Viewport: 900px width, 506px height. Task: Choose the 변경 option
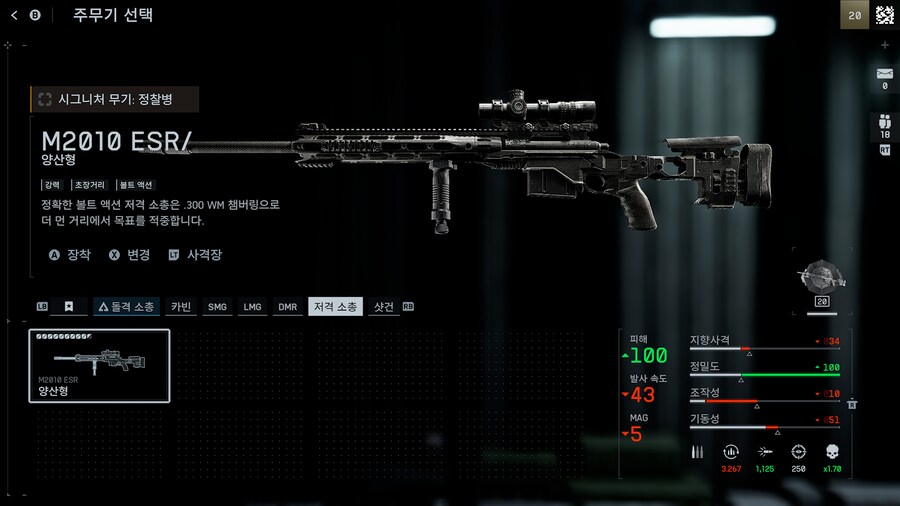[130, 255]
